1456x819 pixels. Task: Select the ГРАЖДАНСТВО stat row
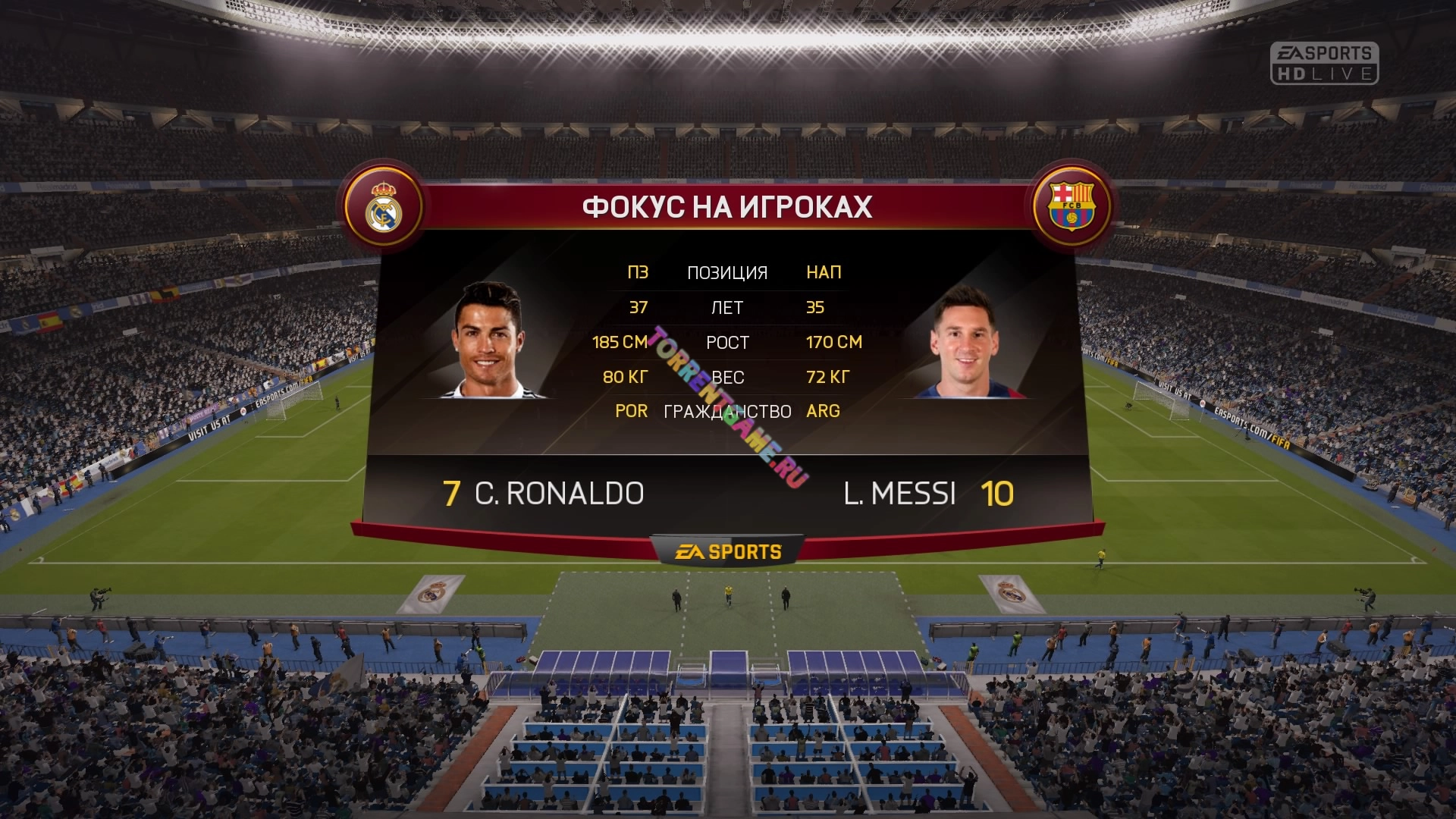[726, 411]
